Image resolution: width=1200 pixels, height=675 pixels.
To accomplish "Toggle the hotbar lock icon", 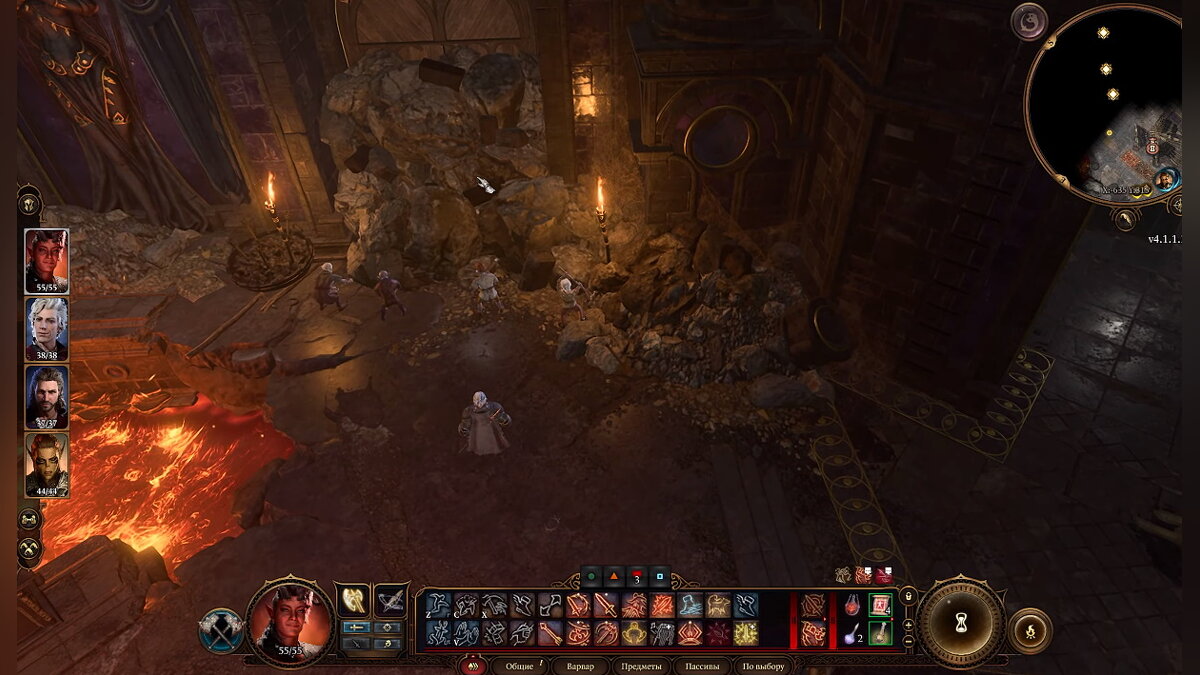I will pos(908,597).
